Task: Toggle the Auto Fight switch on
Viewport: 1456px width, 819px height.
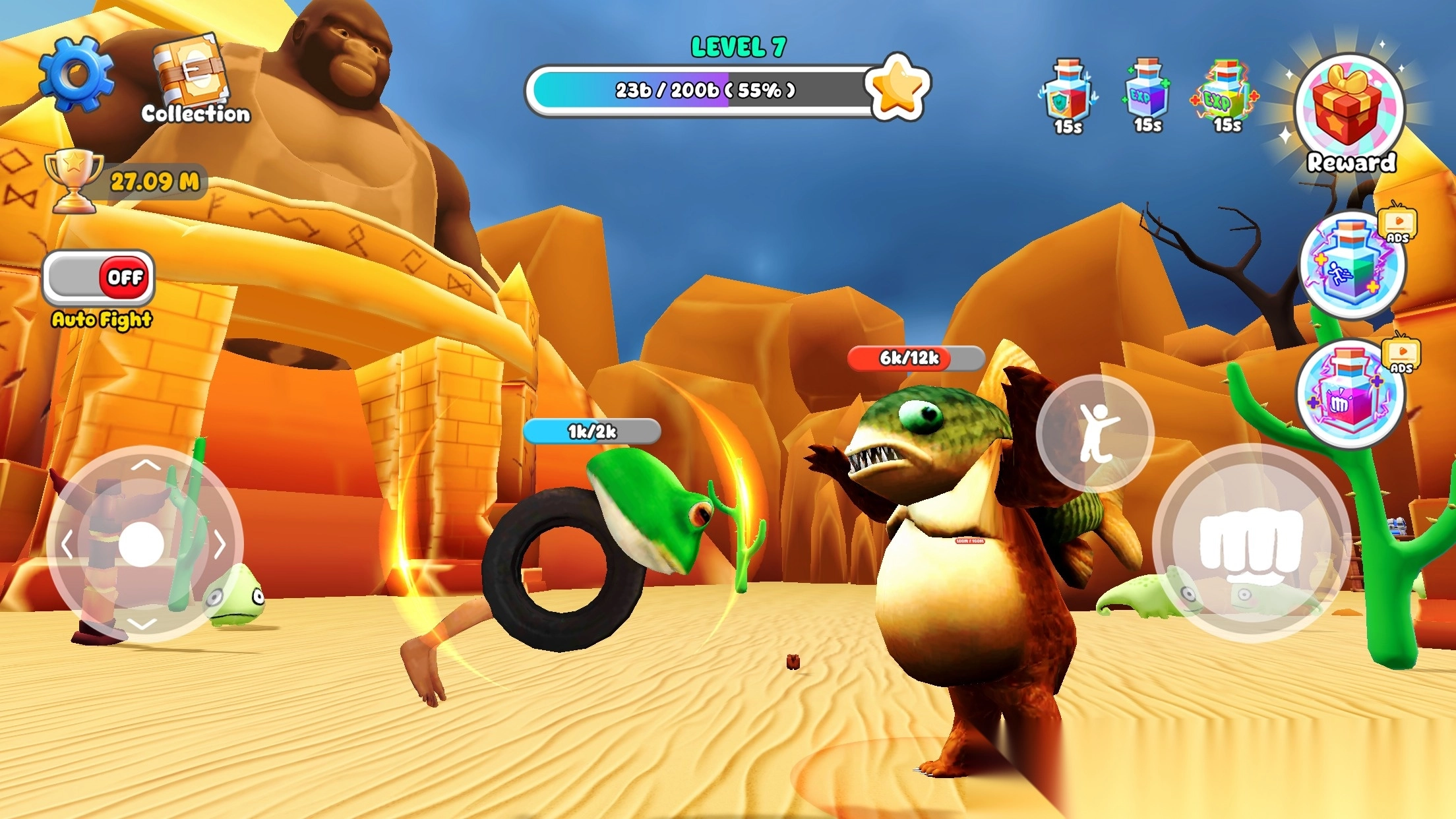Action: click(x=99, y=278)
